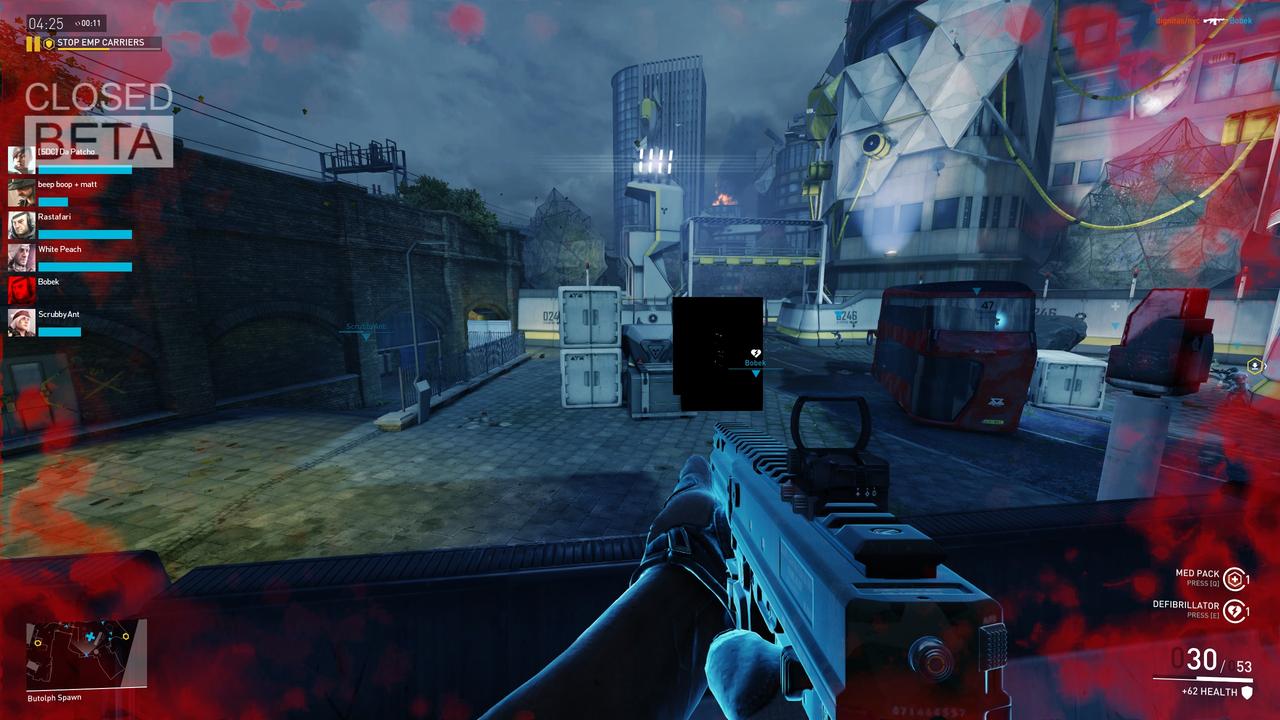Click the kill feed entry for Bobek

tap(1204, 20)
